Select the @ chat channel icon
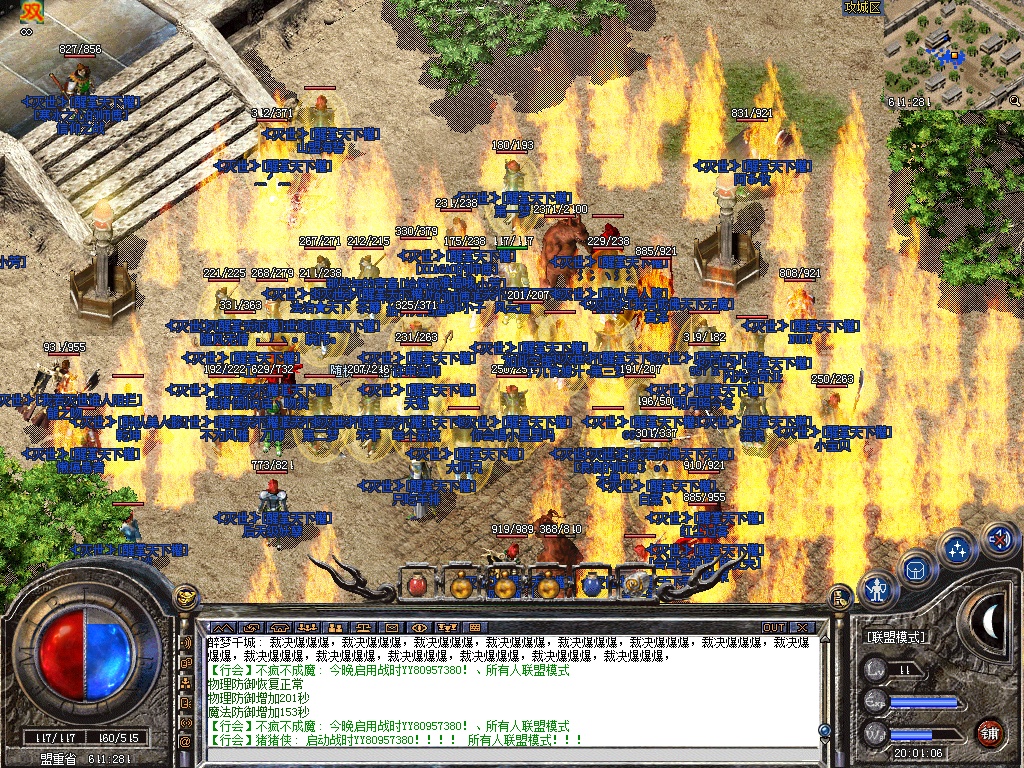Screen dimensions: 1024x768 [x=186, y=741]
